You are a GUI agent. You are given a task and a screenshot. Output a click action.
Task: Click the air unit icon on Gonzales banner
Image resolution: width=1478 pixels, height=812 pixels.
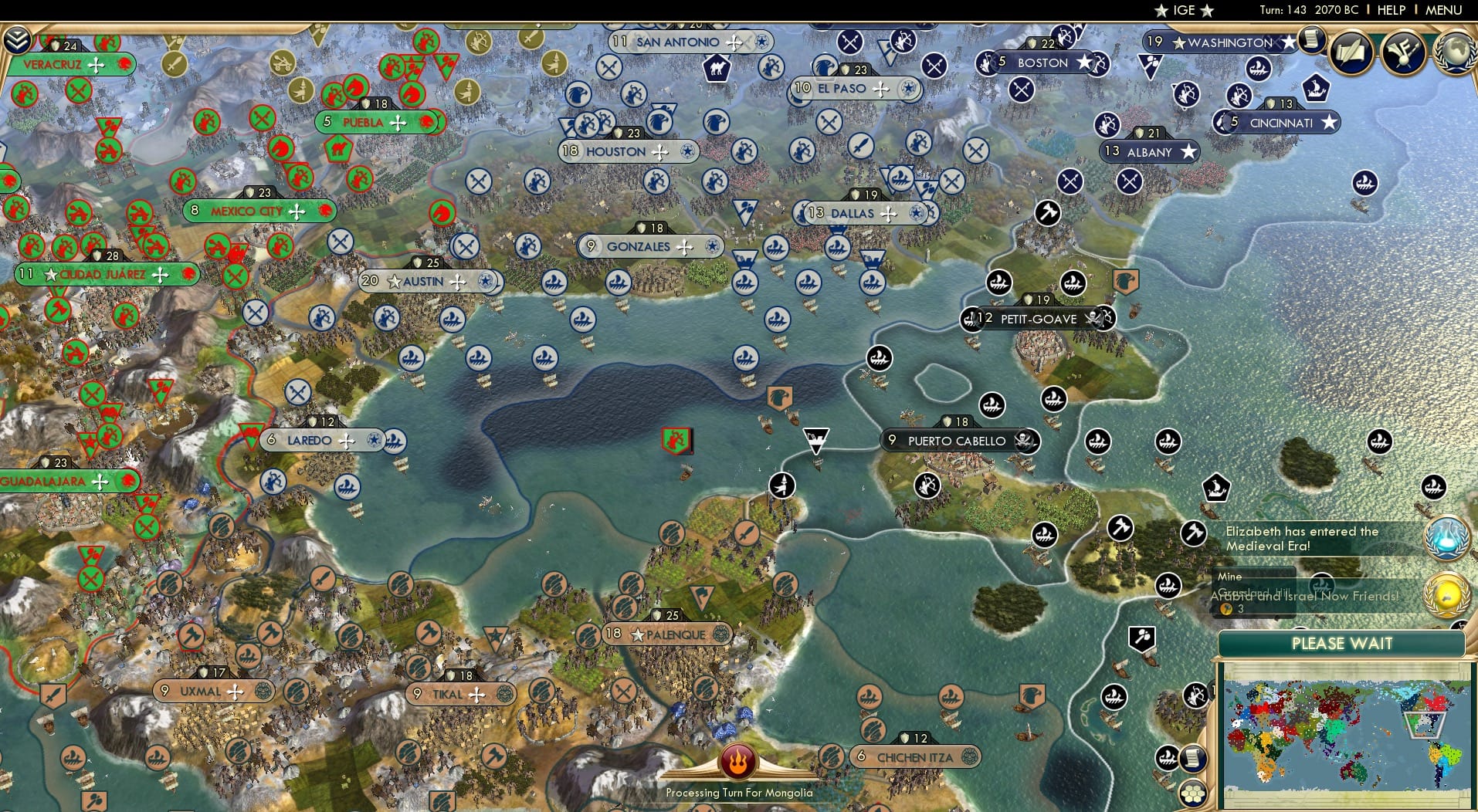(711, 247)
